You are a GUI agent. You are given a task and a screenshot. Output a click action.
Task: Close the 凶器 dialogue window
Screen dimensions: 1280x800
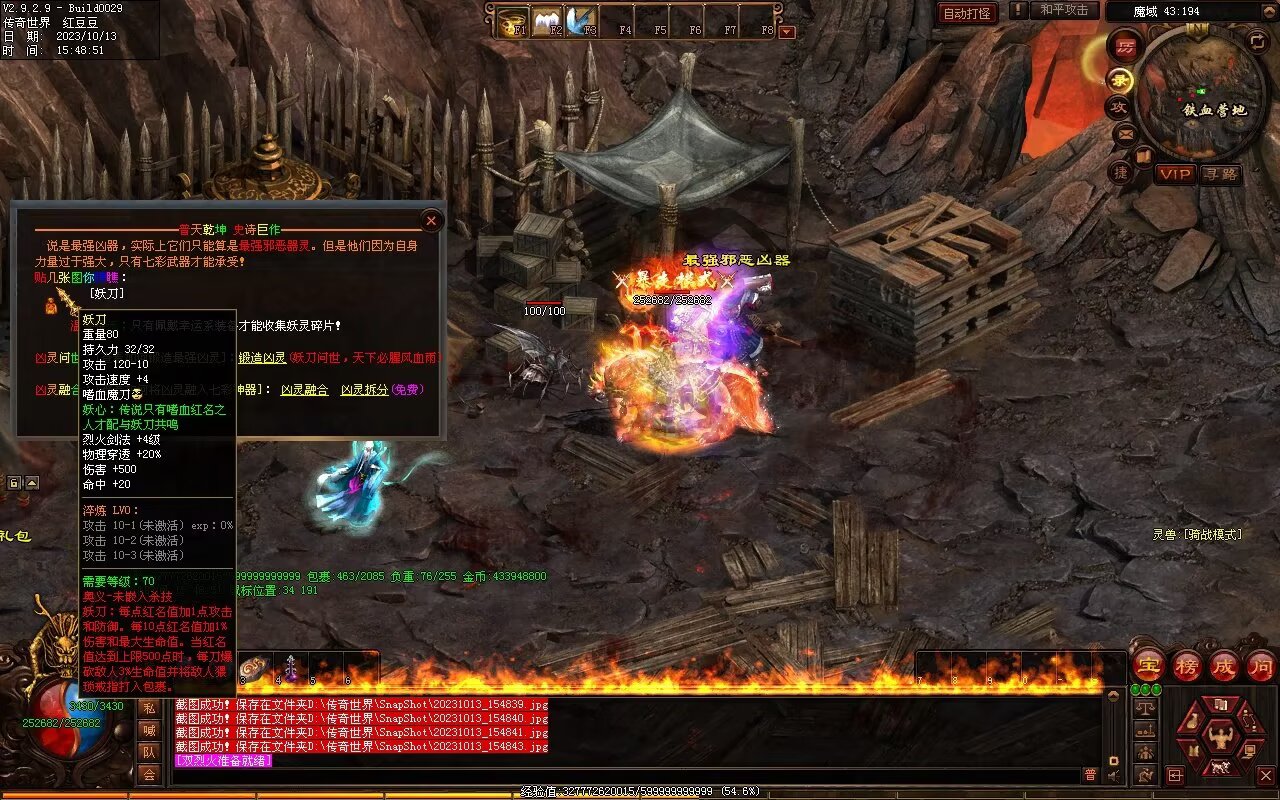pyautogui.click(x=431, y=220)
